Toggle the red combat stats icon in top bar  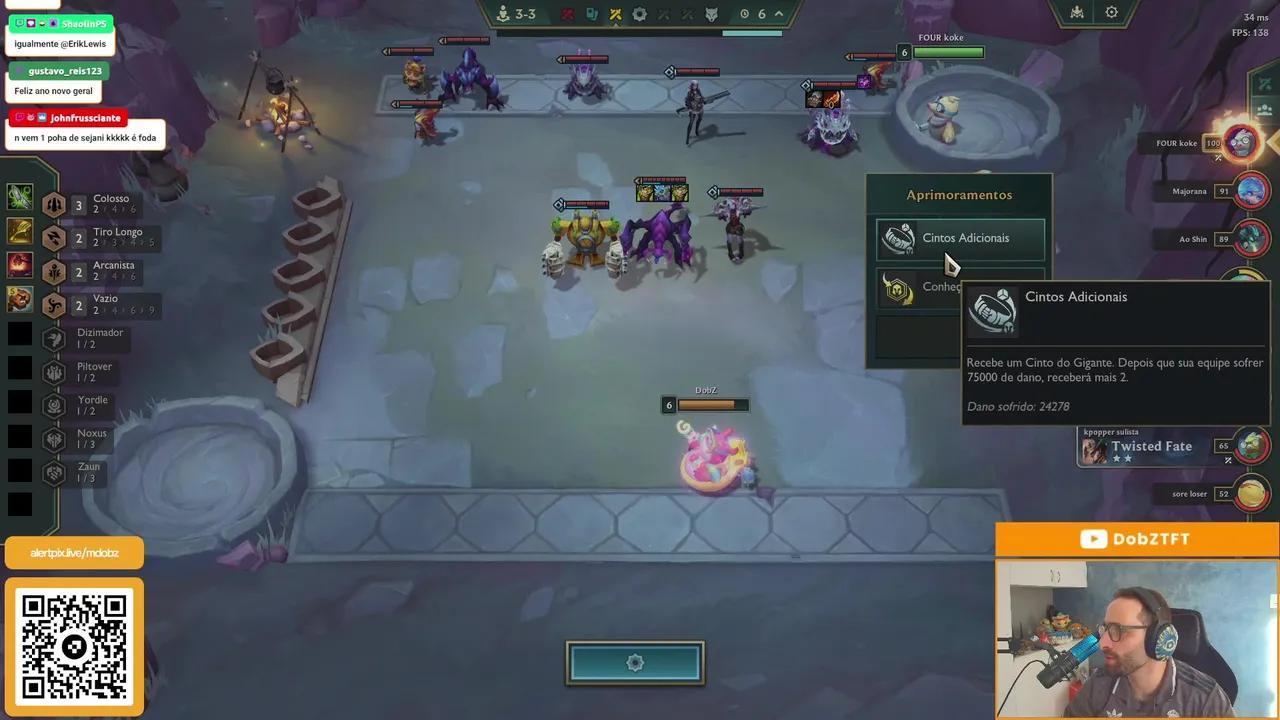click(x=568, y=14)
